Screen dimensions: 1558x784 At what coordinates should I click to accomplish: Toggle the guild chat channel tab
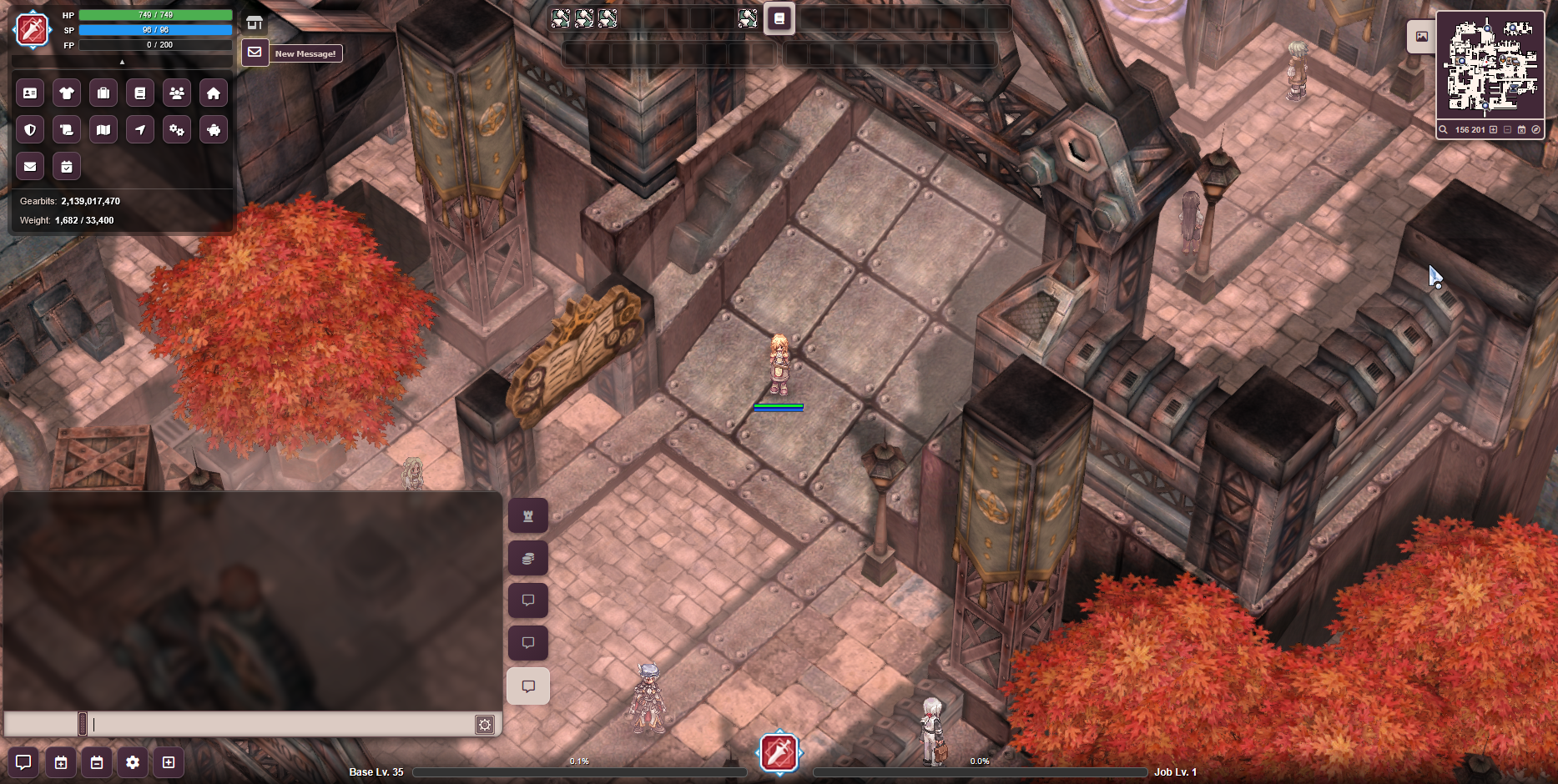[528, 516]
